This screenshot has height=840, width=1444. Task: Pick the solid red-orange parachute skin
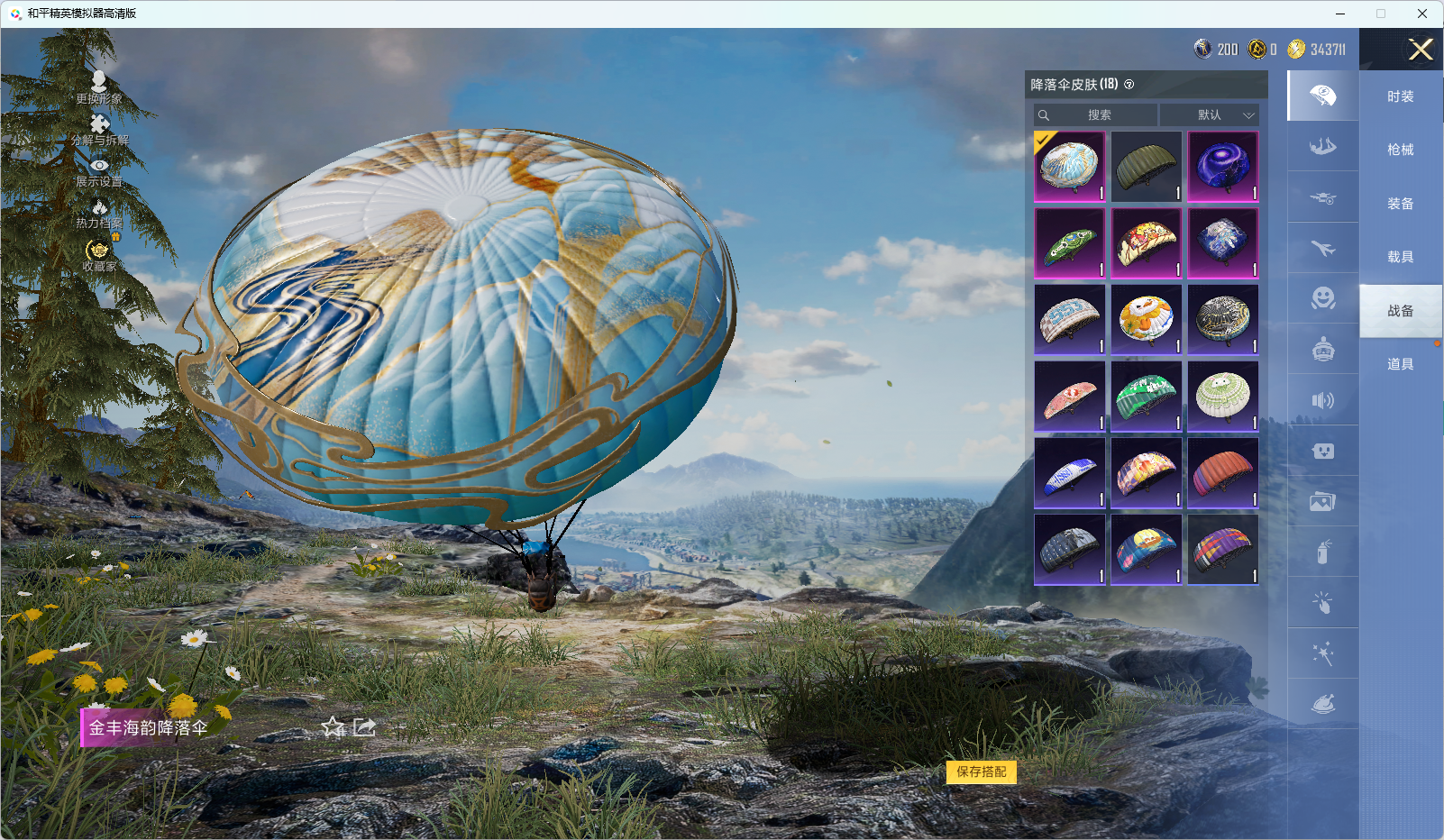[x=1222, y=473]
